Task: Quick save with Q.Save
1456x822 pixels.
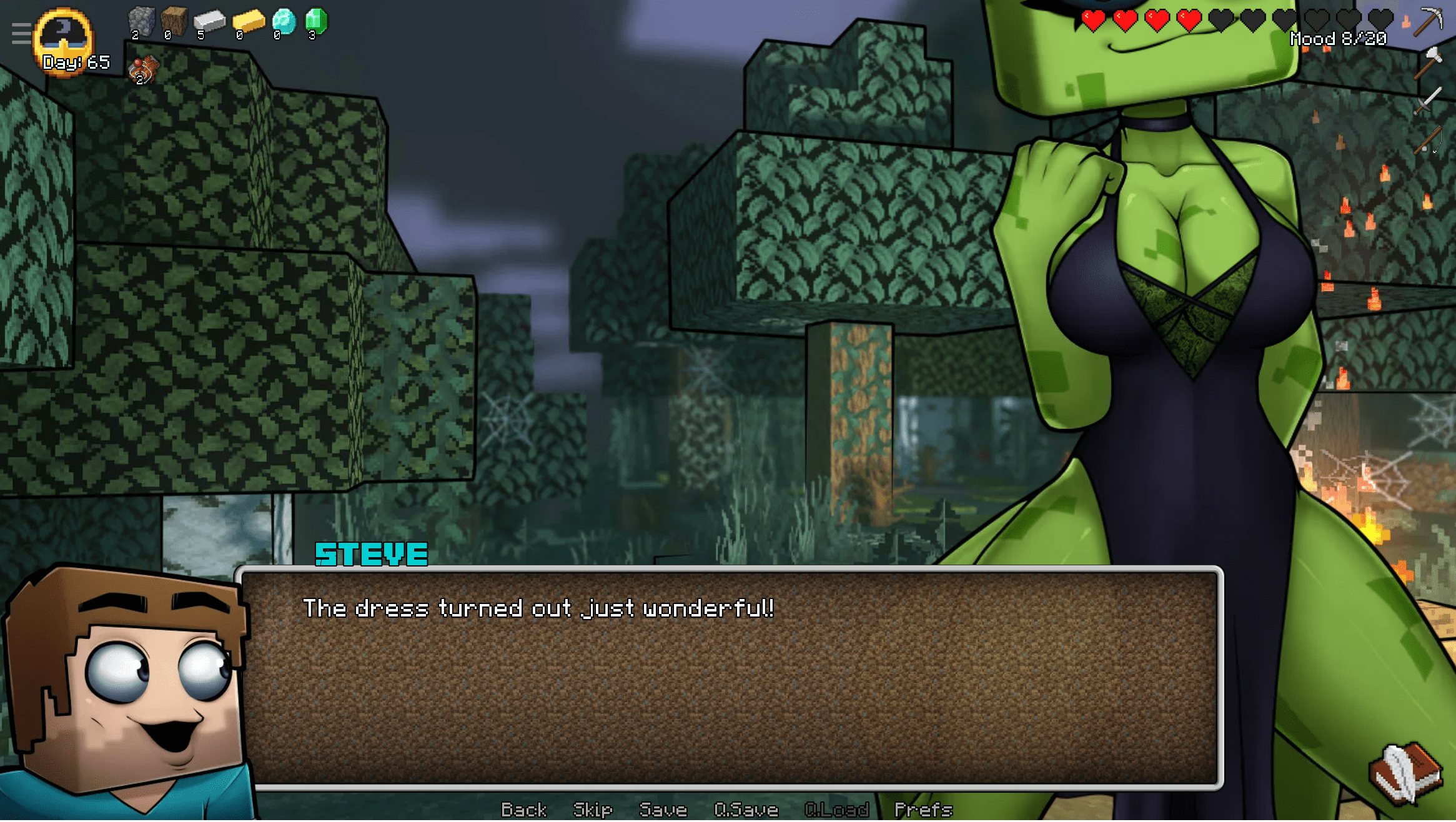Action: 746,810
